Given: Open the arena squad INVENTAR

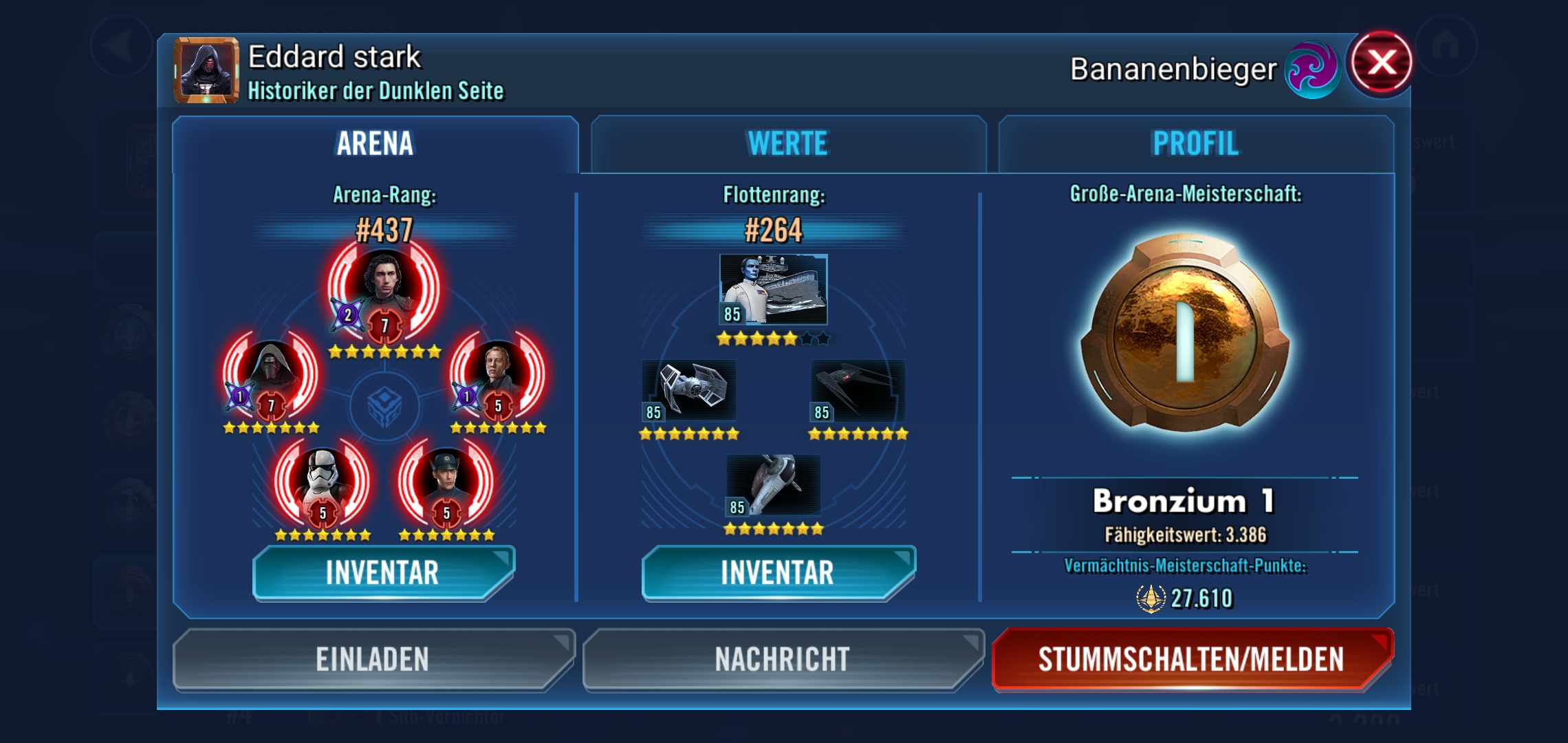Looking at the screenshot, I should [383, 572].
